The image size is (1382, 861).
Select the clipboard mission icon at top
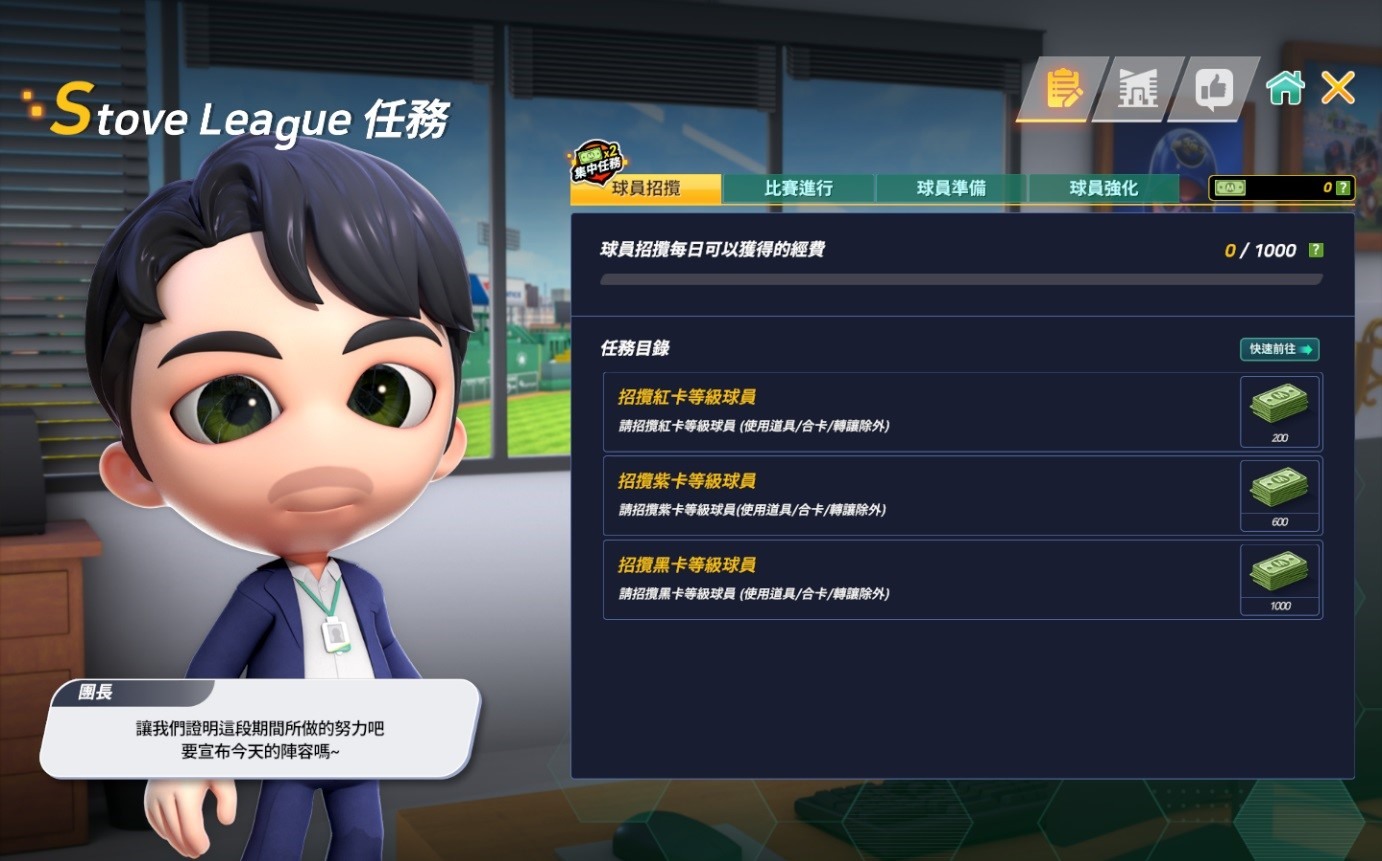click(1064, 88)
